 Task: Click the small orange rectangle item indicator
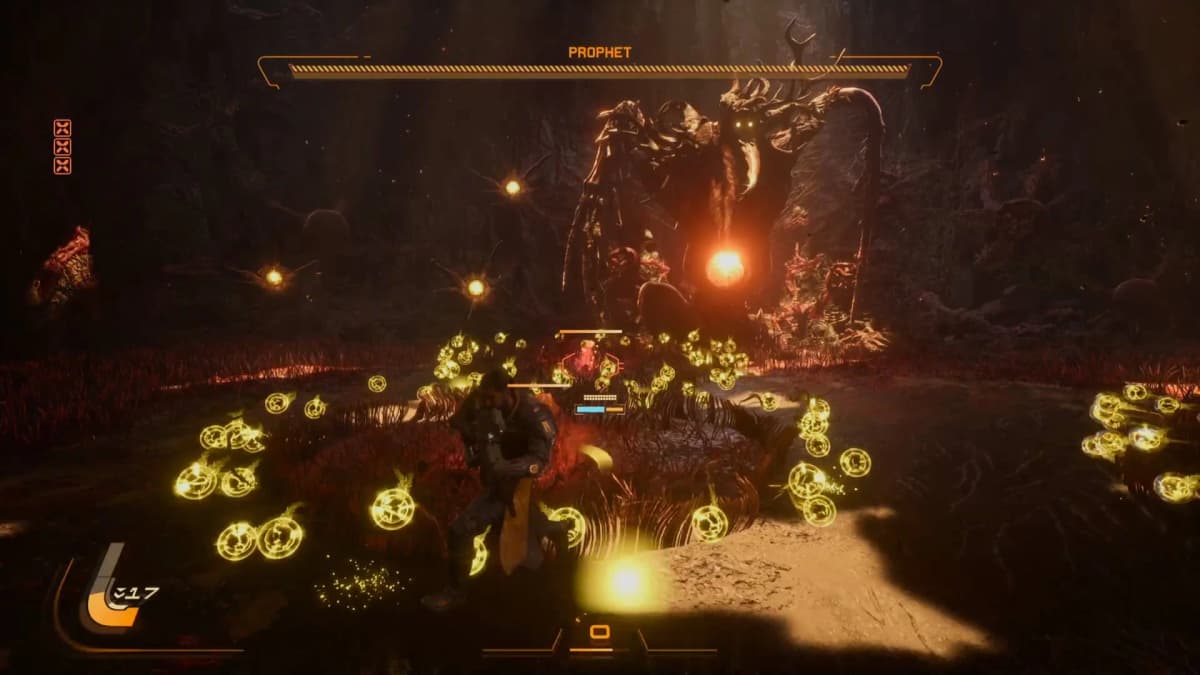(599, 632)
